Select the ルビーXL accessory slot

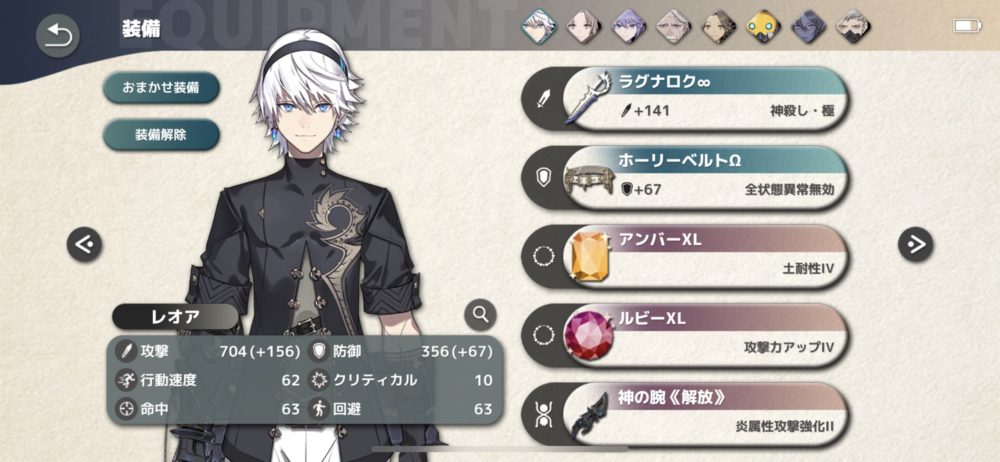690,335
